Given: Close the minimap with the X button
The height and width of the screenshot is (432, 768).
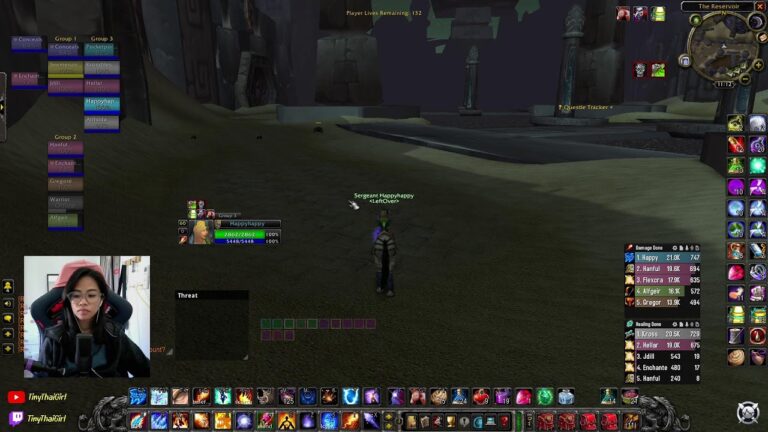Looking at the screenshot, I should tap(762, 6).
